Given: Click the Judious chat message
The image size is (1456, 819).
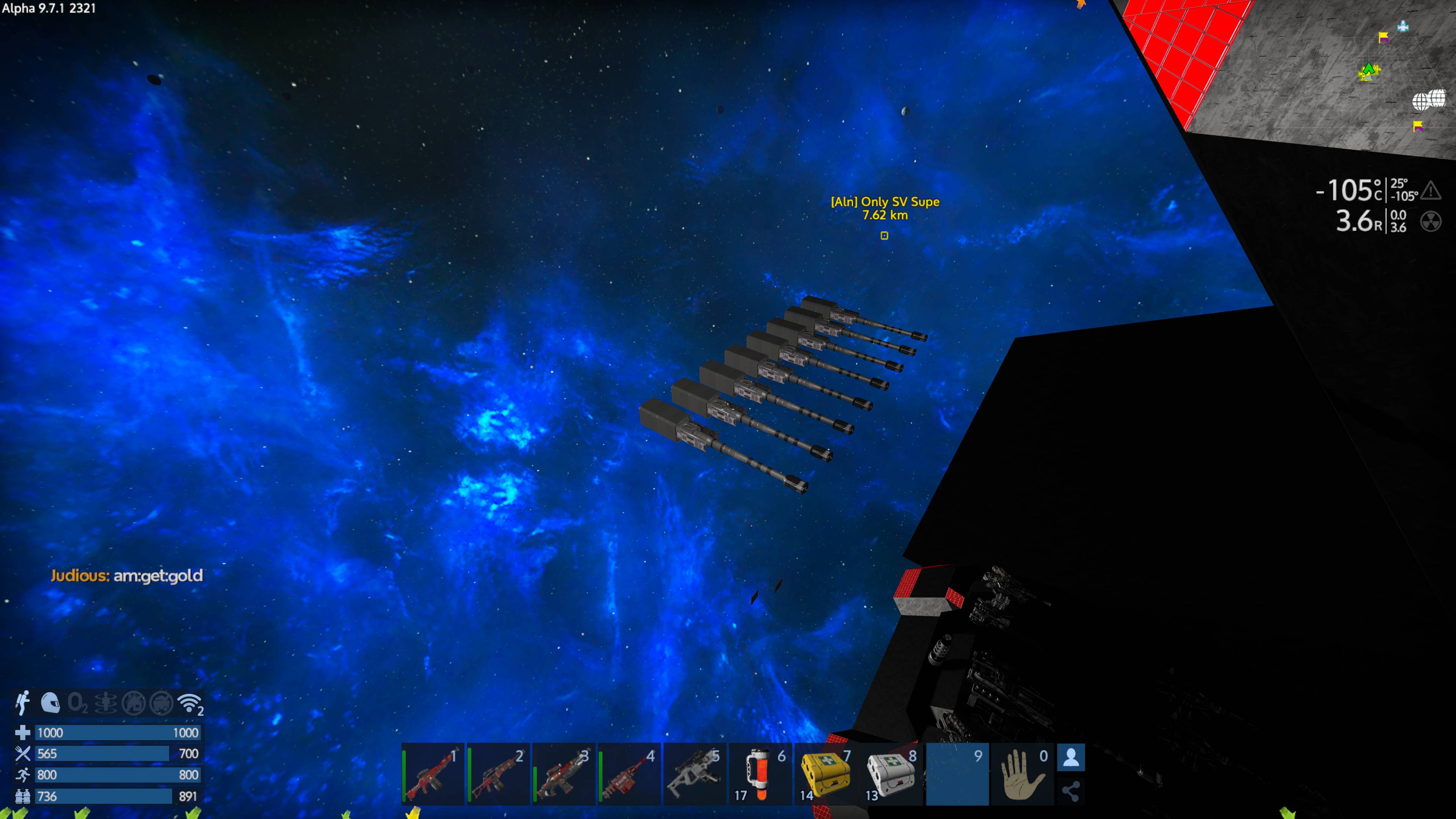Looking at the screenshot, I should pos(127,576).
